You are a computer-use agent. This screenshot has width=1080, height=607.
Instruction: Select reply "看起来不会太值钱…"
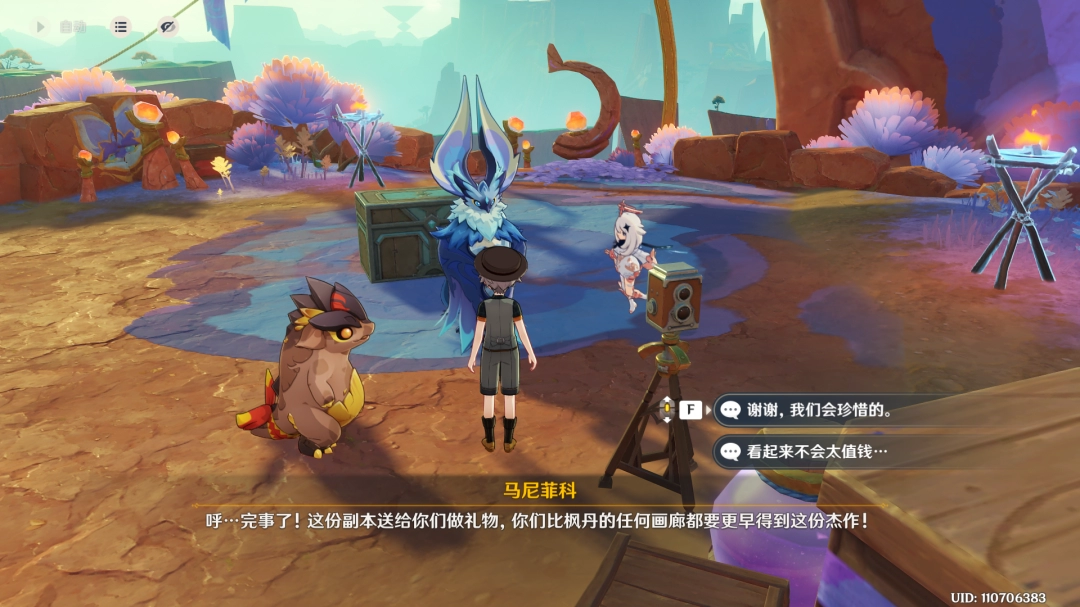point(817,451)
